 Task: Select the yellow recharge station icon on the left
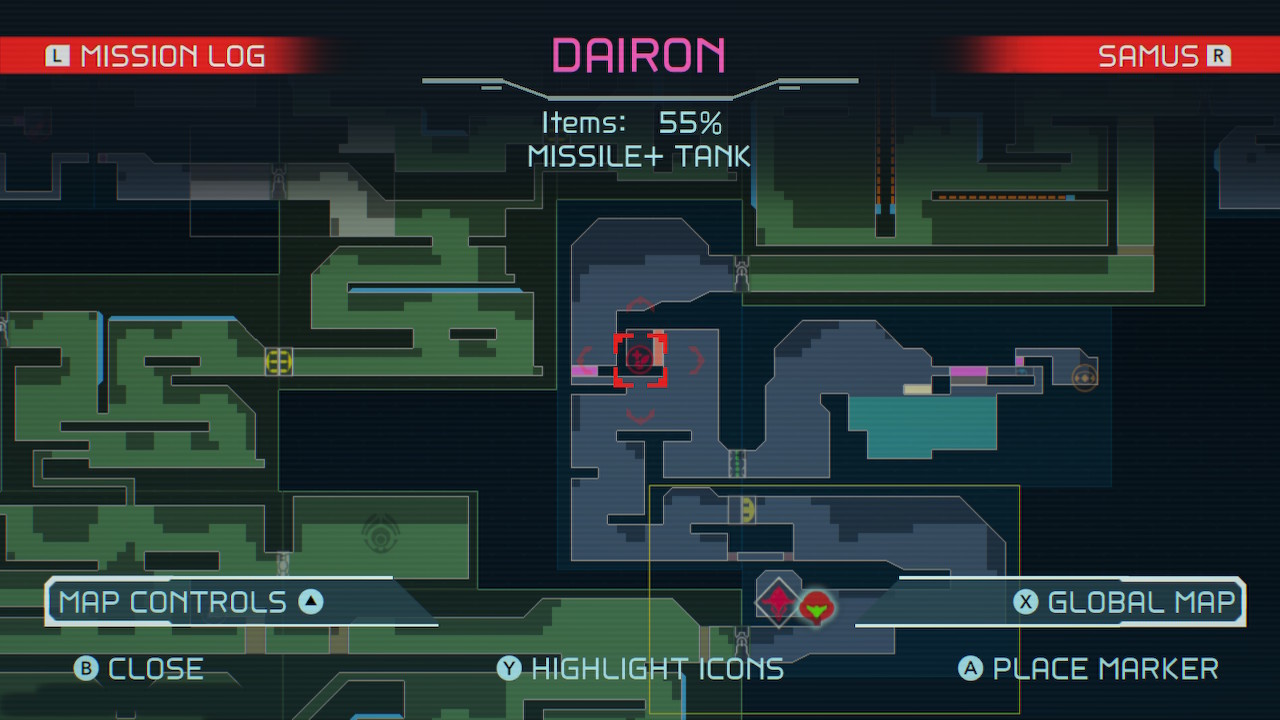277,362
